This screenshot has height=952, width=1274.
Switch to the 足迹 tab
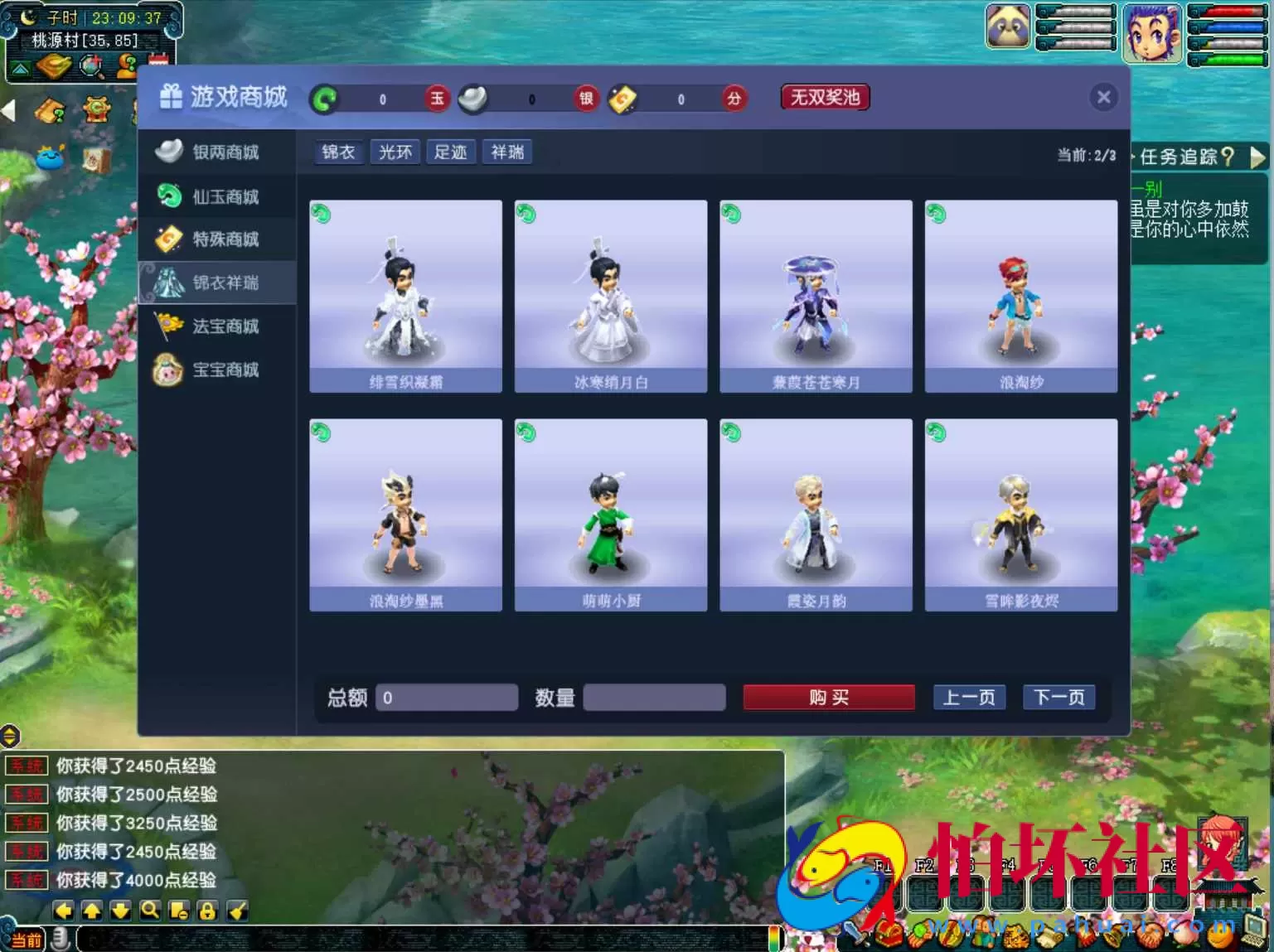[x=451, y=152]
